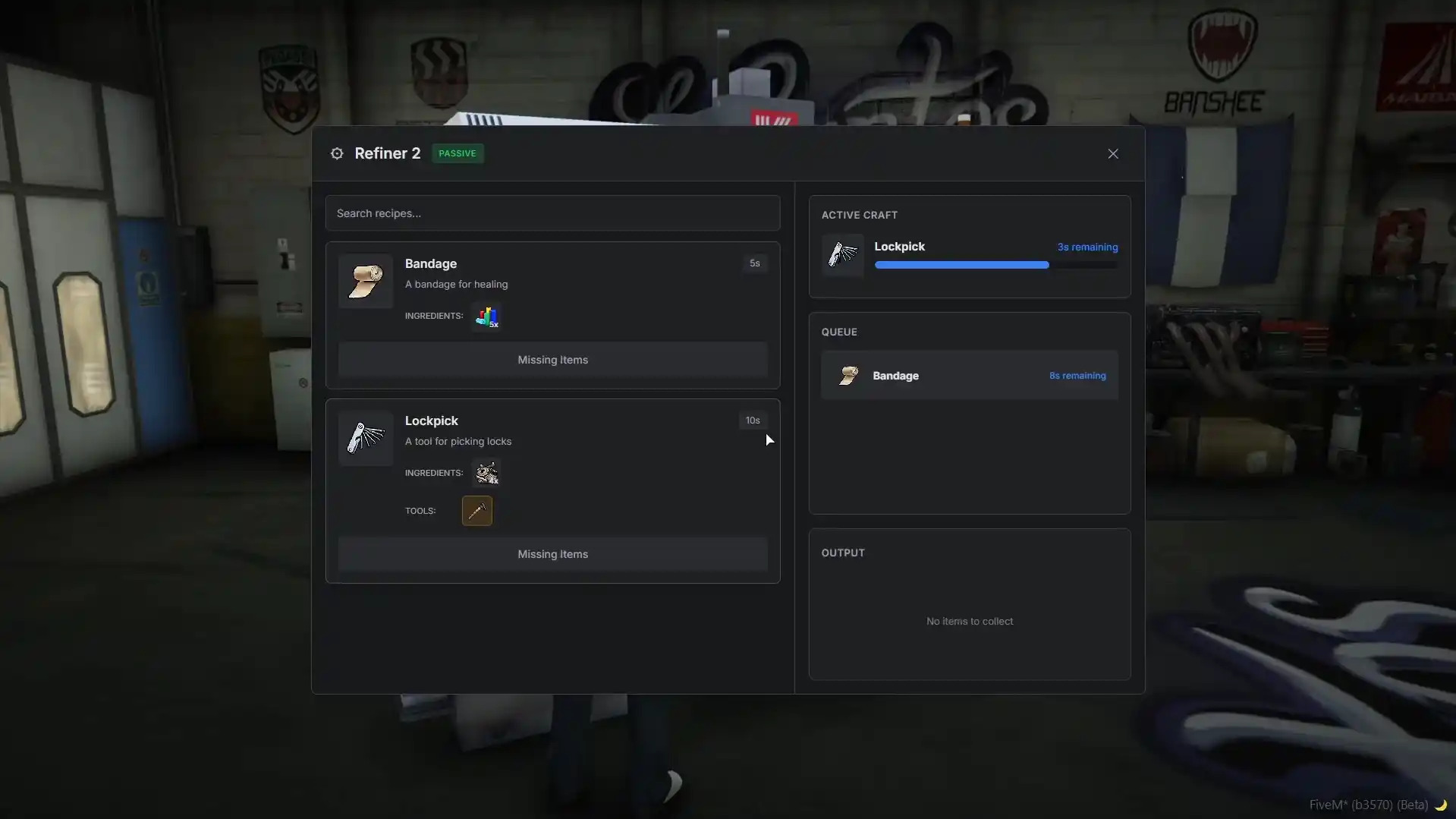
Task: Click the 3s remaining label for Lockpick
Action: 1087,247
